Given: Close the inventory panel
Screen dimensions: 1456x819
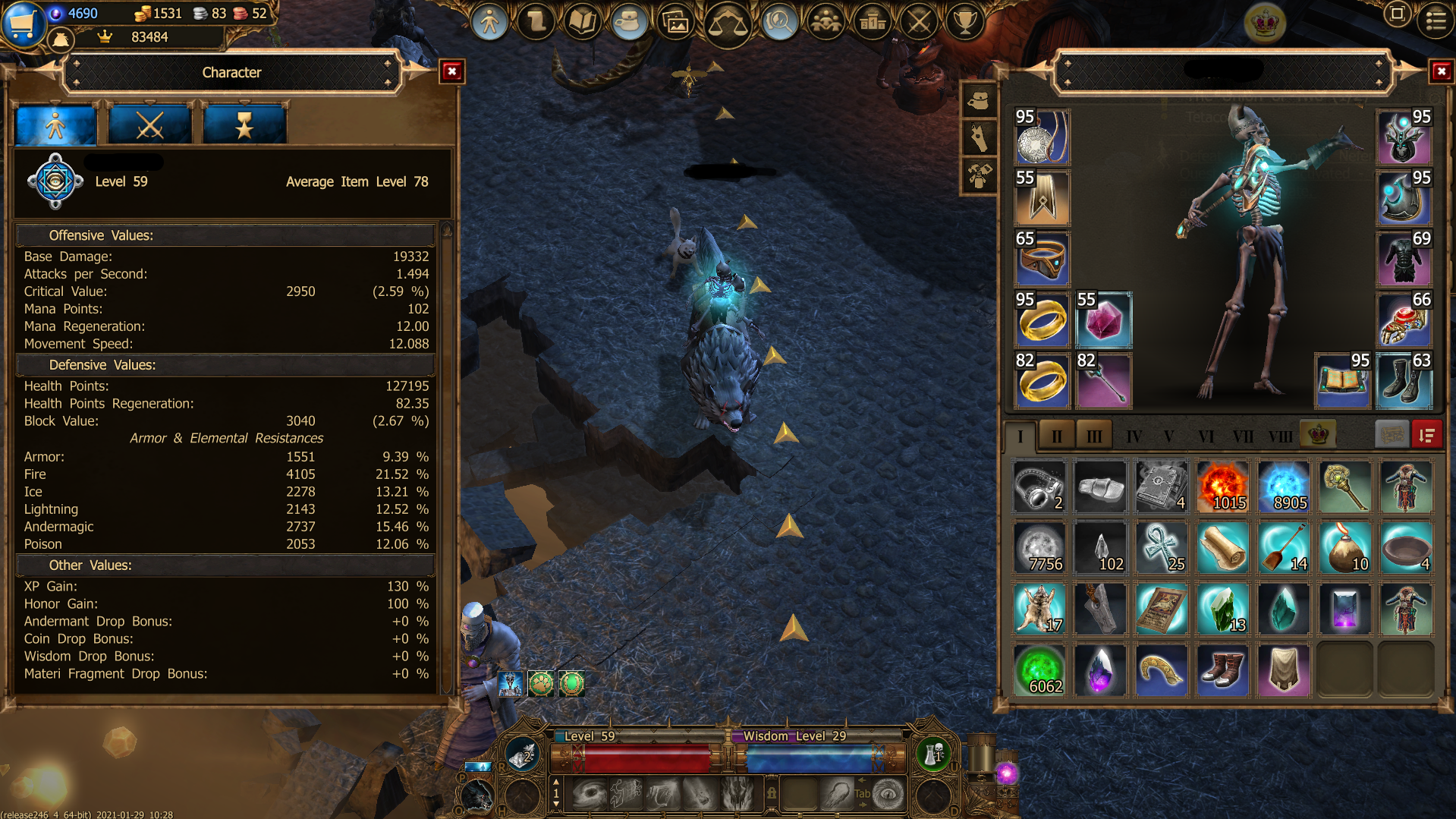Looking at the screenshot, I should (1441, 71).
